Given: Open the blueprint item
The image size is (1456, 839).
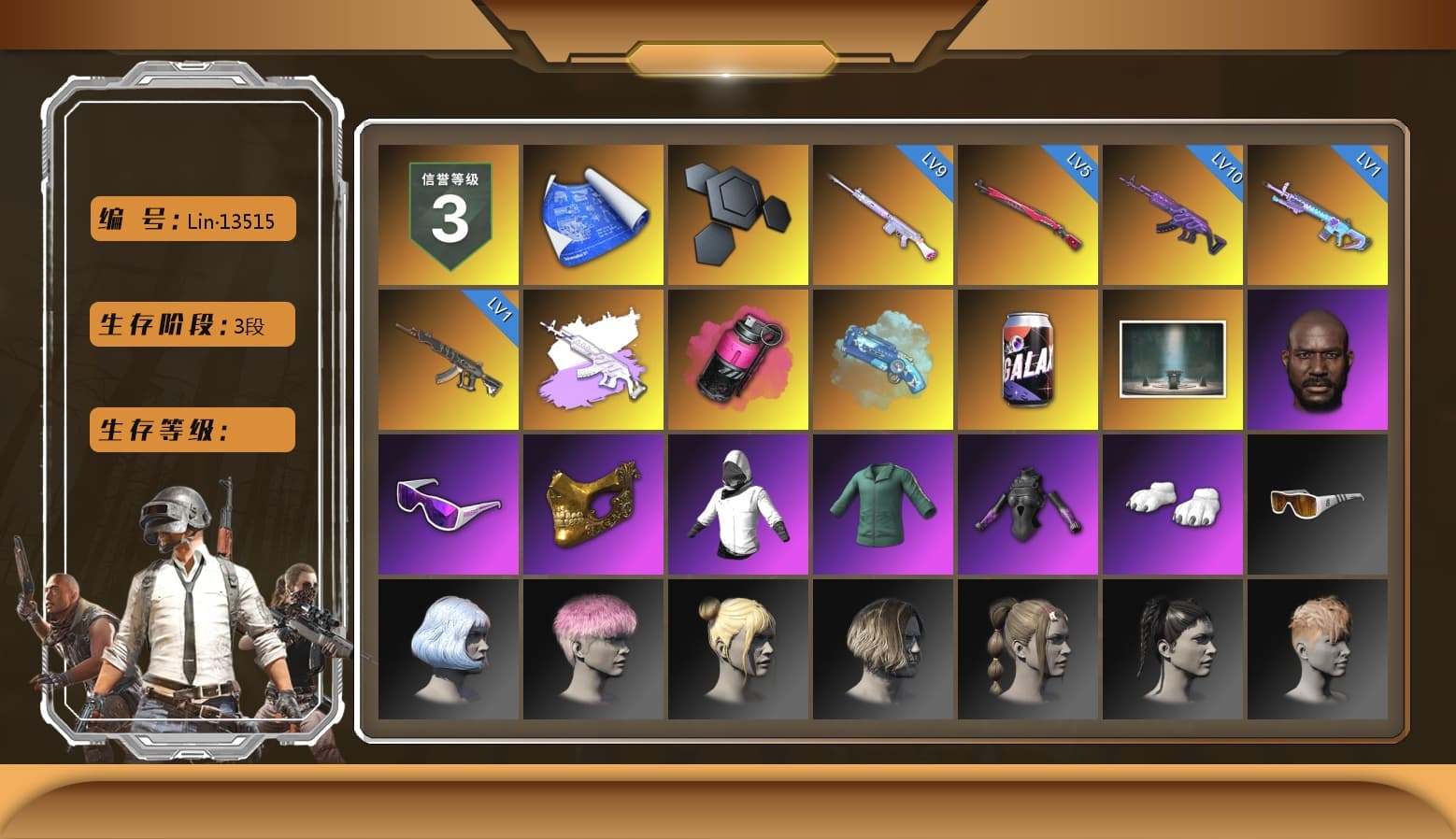Looking at the screenshot, I should coord(592,213).
